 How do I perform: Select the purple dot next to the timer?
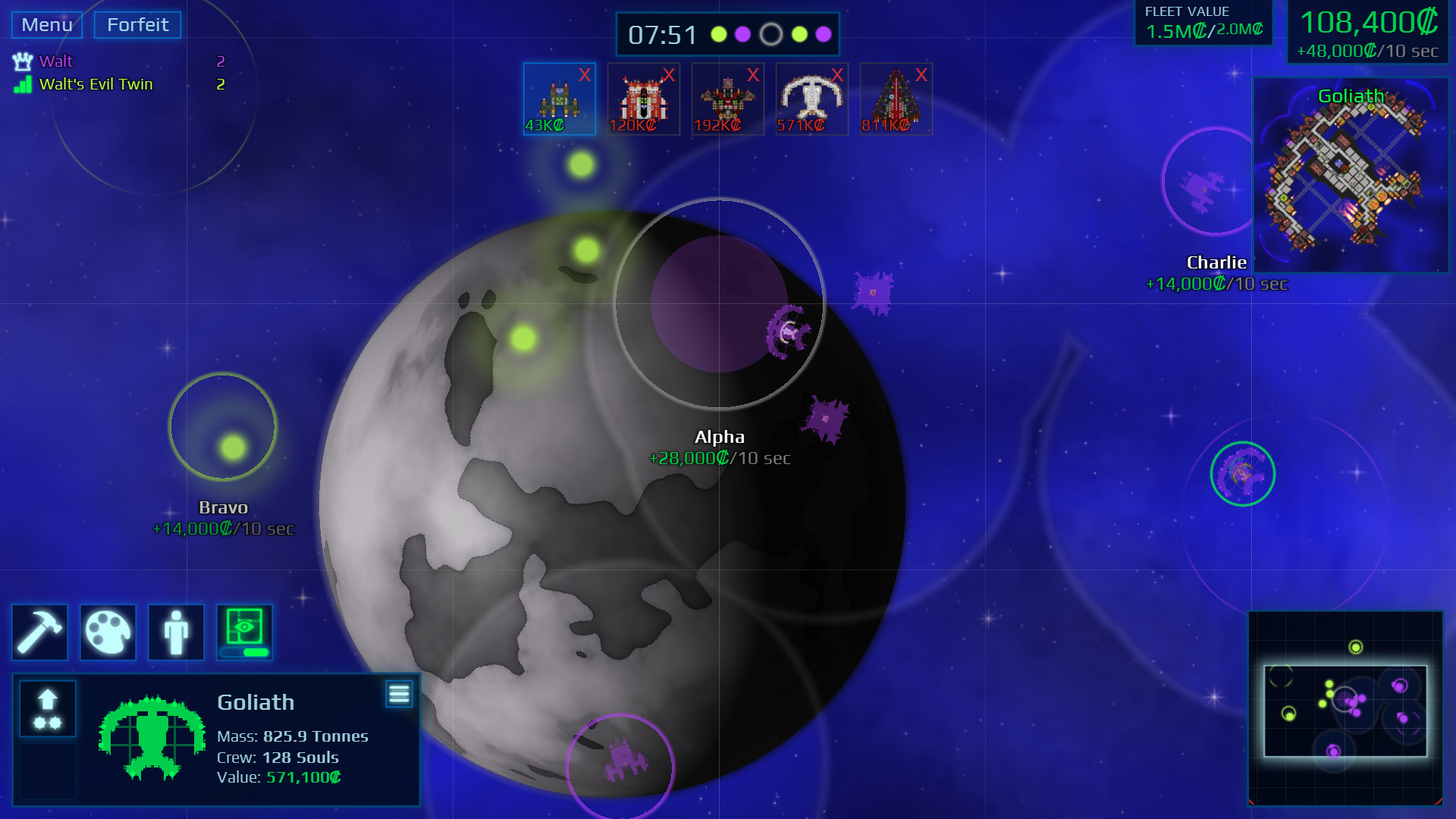[x=744, y=34]
